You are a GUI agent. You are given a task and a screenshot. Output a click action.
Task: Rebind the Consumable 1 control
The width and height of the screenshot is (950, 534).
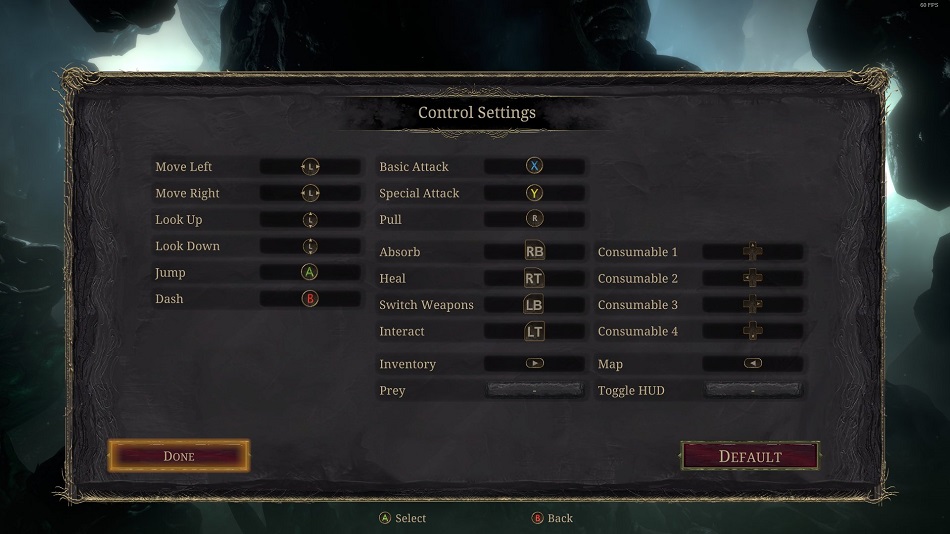coord(752,252)
